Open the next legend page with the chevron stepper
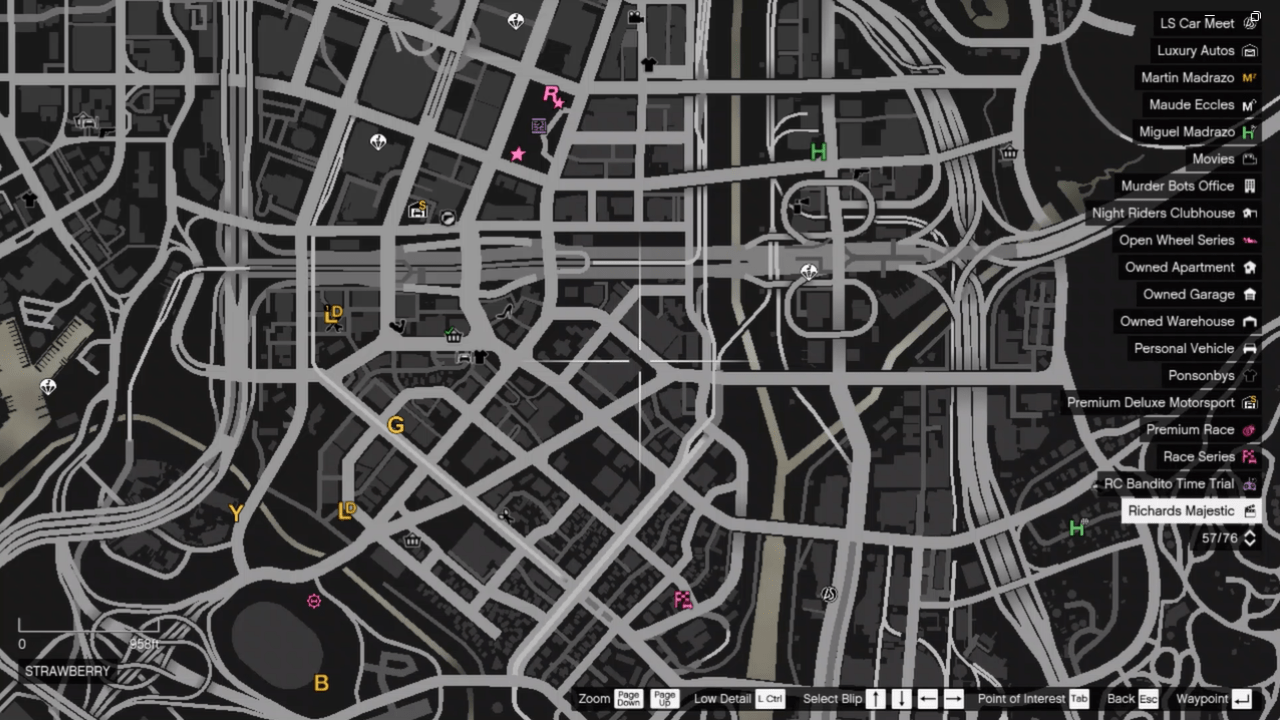1280x720 pixels. coord(1249,538)
